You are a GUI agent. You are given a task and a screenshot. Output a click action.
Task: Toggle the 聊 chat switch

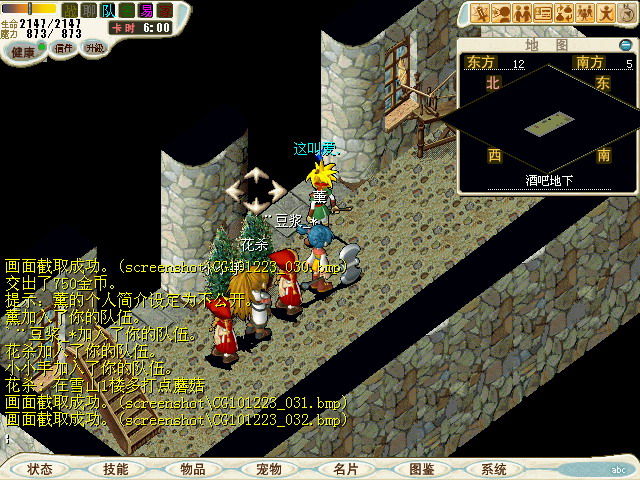(x=89, y=10)
